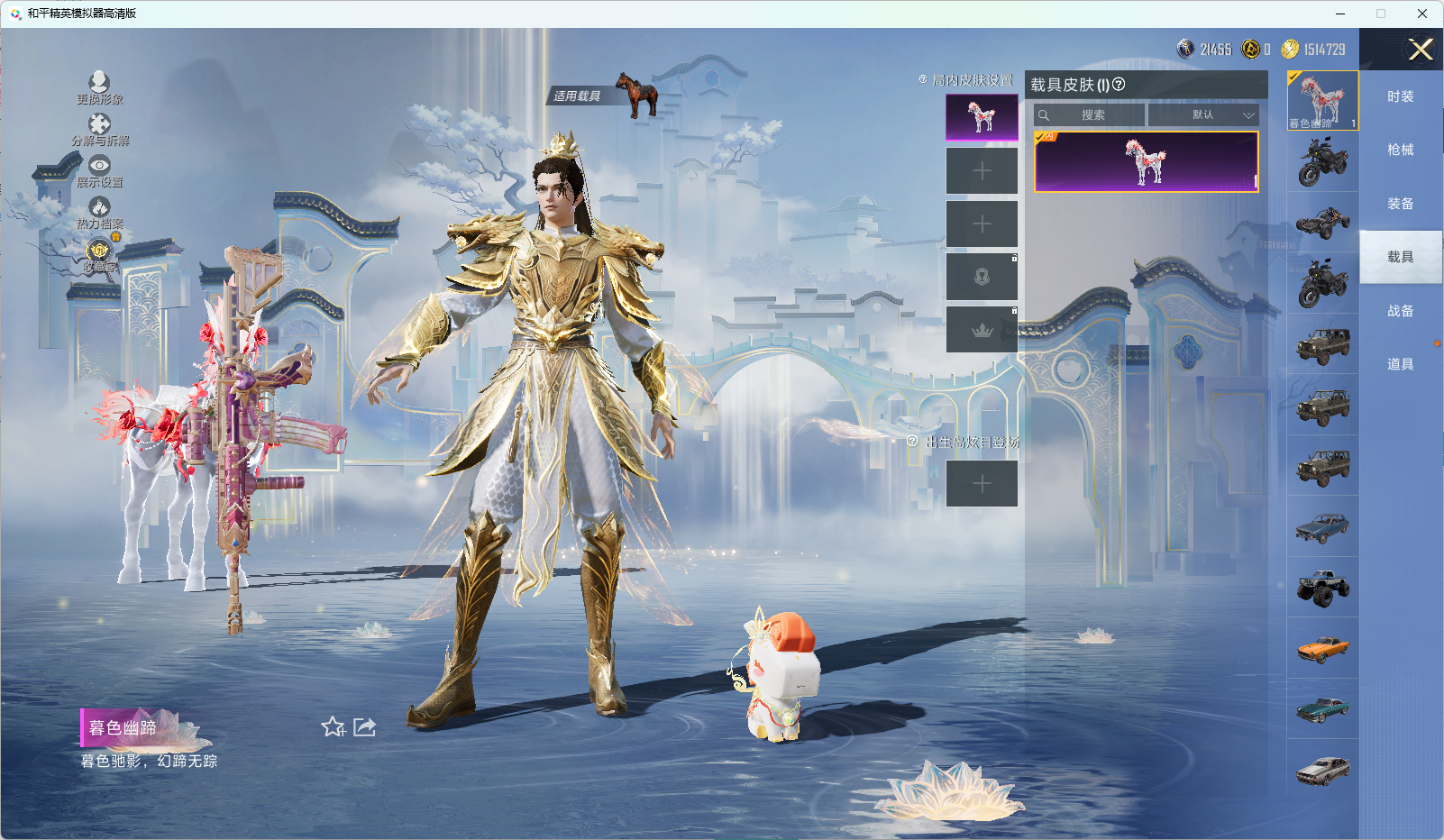The image size is (1444, 840).
Task: Choose the 战备 tab
Action: pyautogui.click(x=1400, y=311)
